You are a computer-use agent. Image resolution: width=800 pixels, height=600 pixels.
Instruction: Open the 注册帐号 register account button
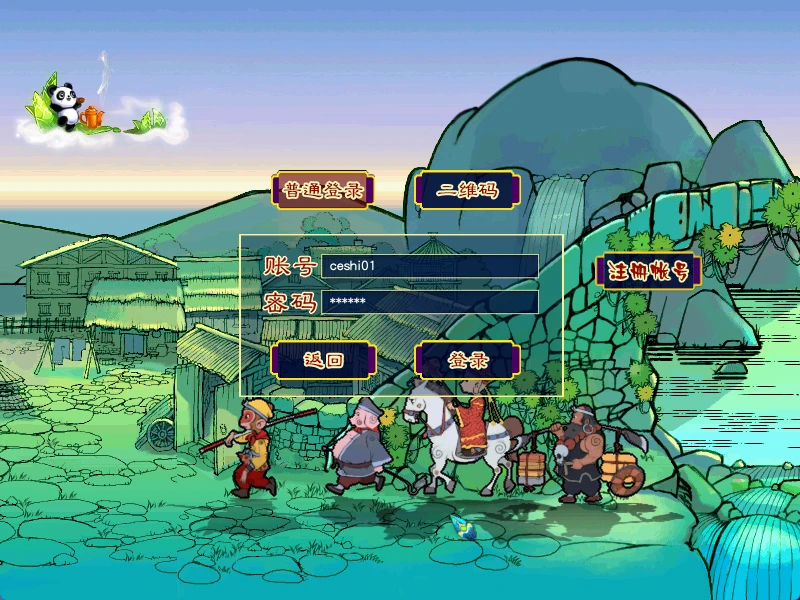coord(645,272)
